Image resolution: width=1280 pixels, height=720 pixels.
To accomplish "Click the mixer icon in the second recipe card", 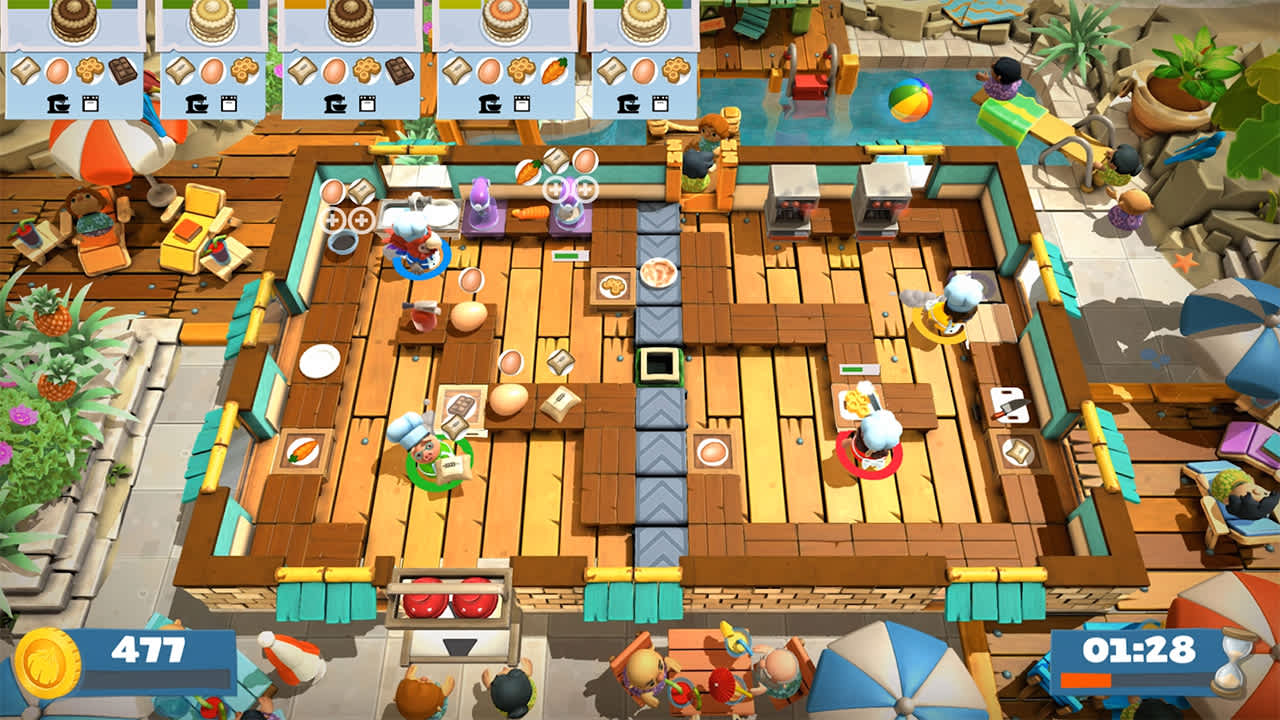I will pos(196,101).
